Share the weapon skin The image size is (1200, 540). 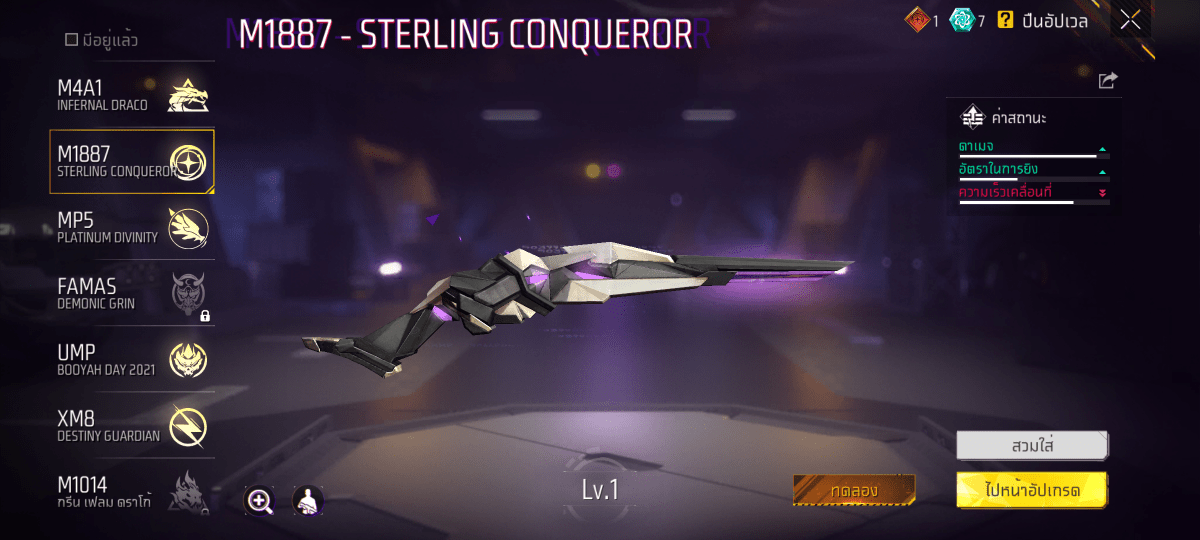[1107, 81]
